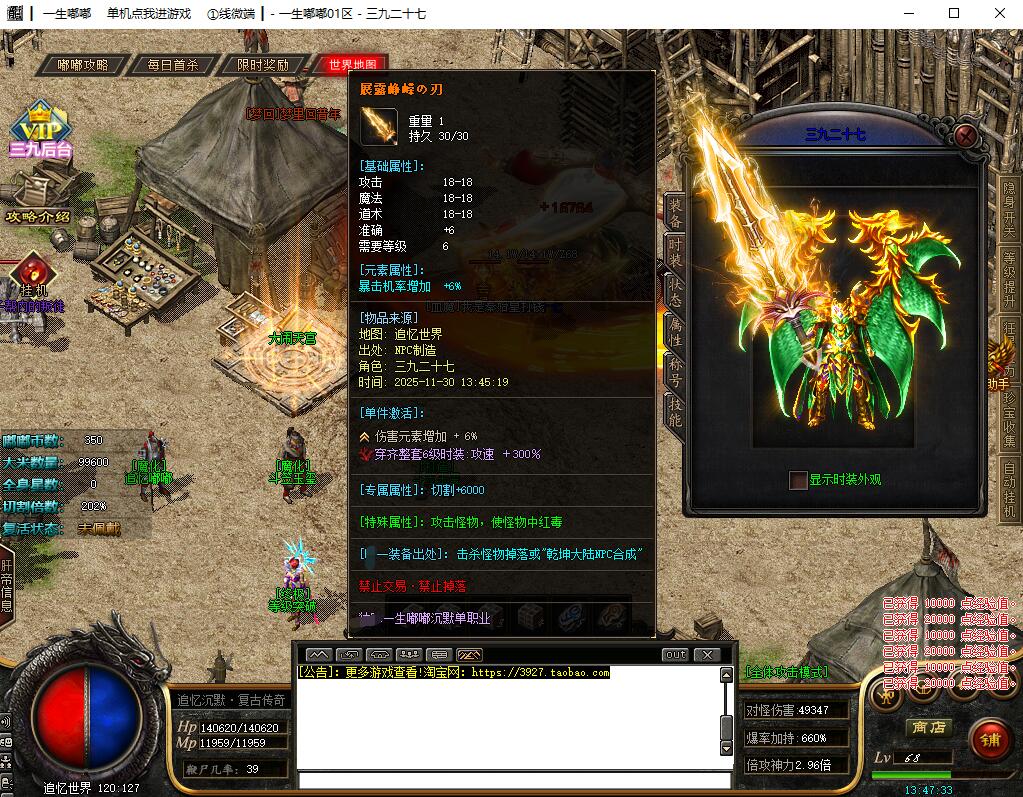Open the 攻略介绍 guide introduction
This screenshot has width=1023, height=797.
38,216
